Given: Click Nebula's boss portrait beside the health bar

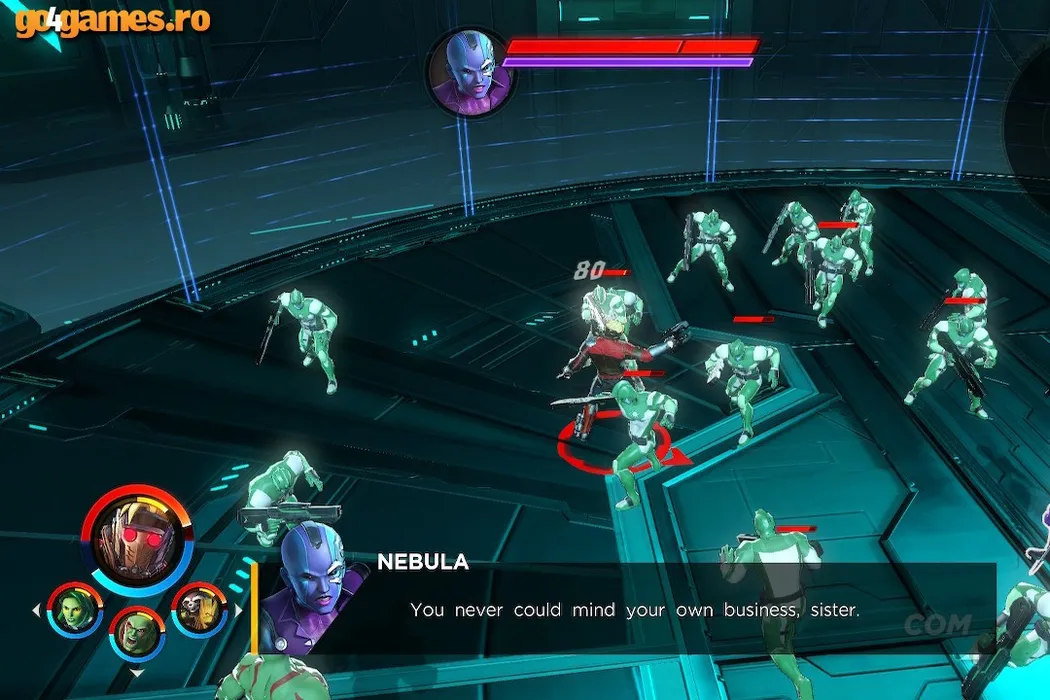Looking at the screenshot, I should coord(467,70).
